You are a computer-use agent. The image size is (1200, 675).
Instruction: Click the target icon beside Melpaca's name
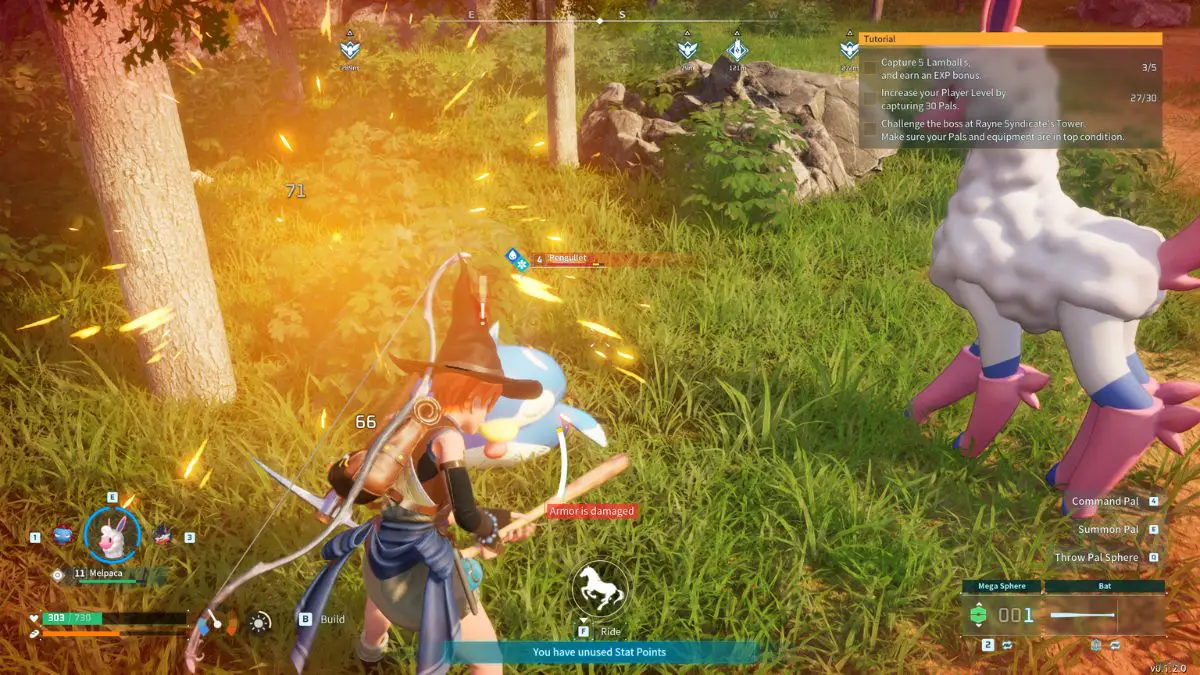click(x=58, y=575)
